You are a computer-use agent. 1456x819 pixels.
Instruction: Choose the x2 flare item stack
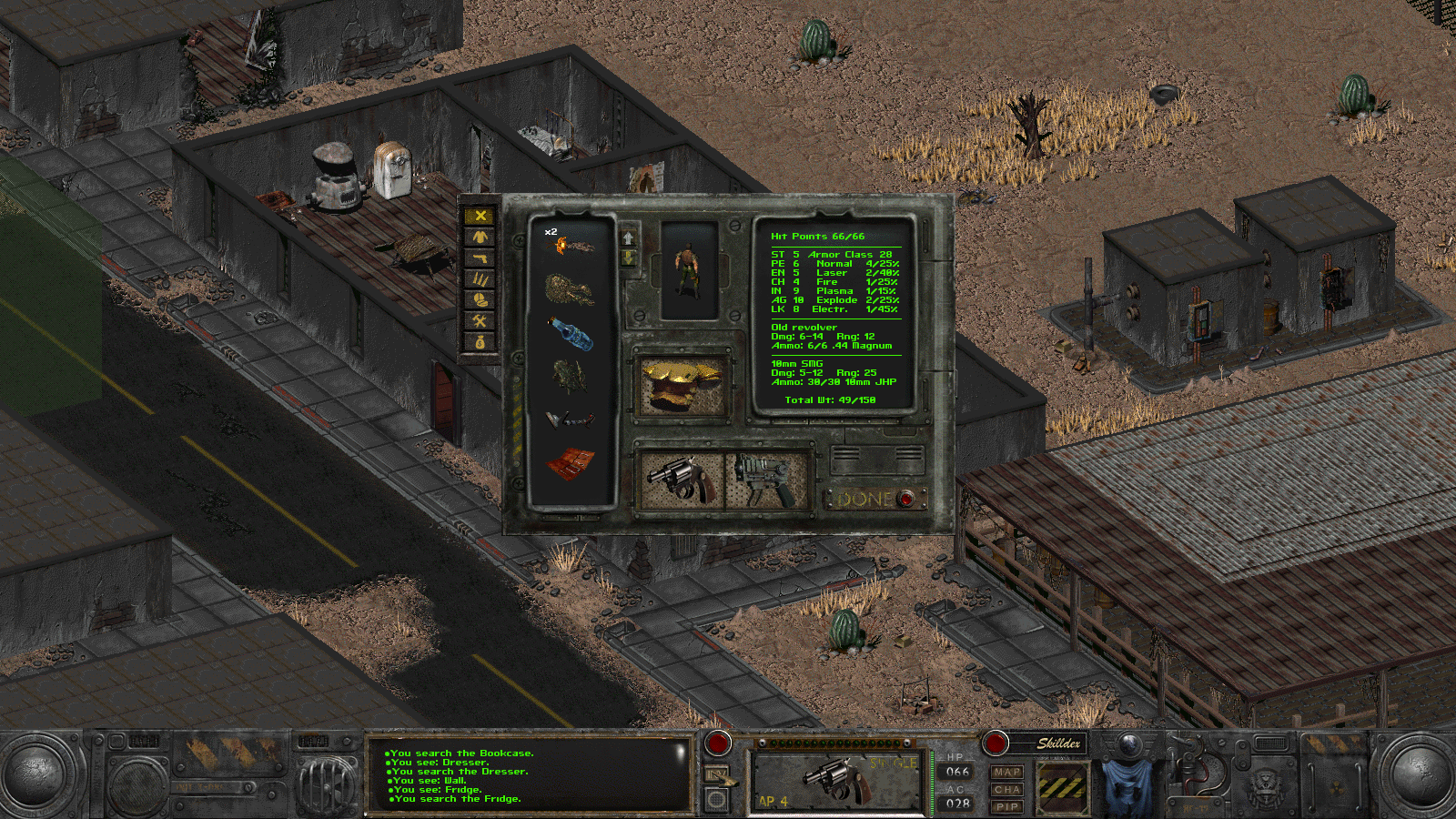(571, 246)
